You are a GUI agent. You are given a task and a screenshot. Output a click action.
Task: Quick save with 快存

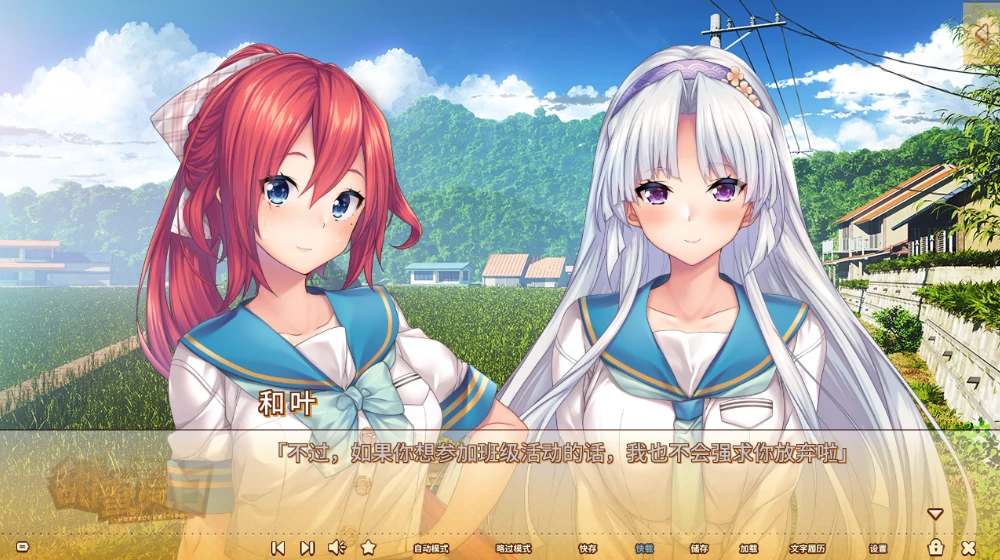point(588,549)
